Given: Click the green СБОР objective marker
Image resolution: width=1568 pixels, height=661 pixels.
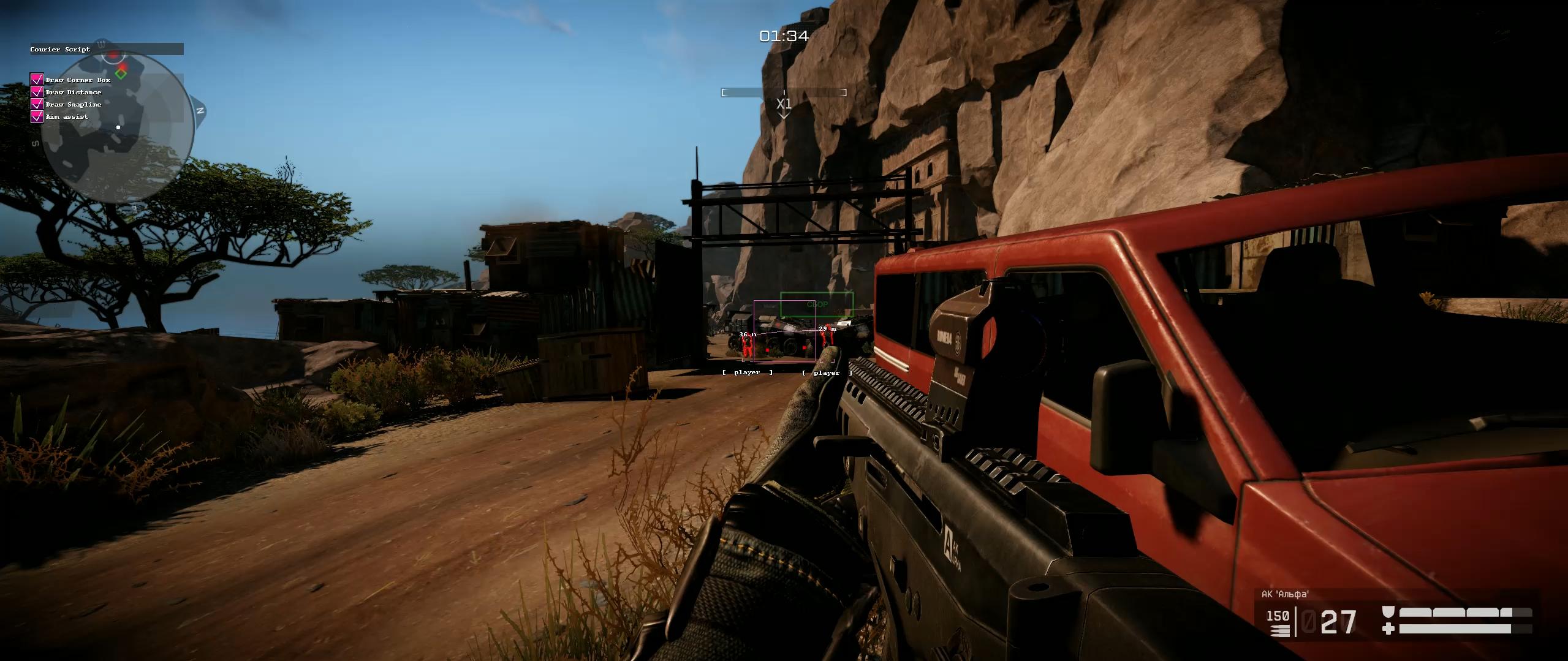Looking at the screenshot, I should [816, 304].
